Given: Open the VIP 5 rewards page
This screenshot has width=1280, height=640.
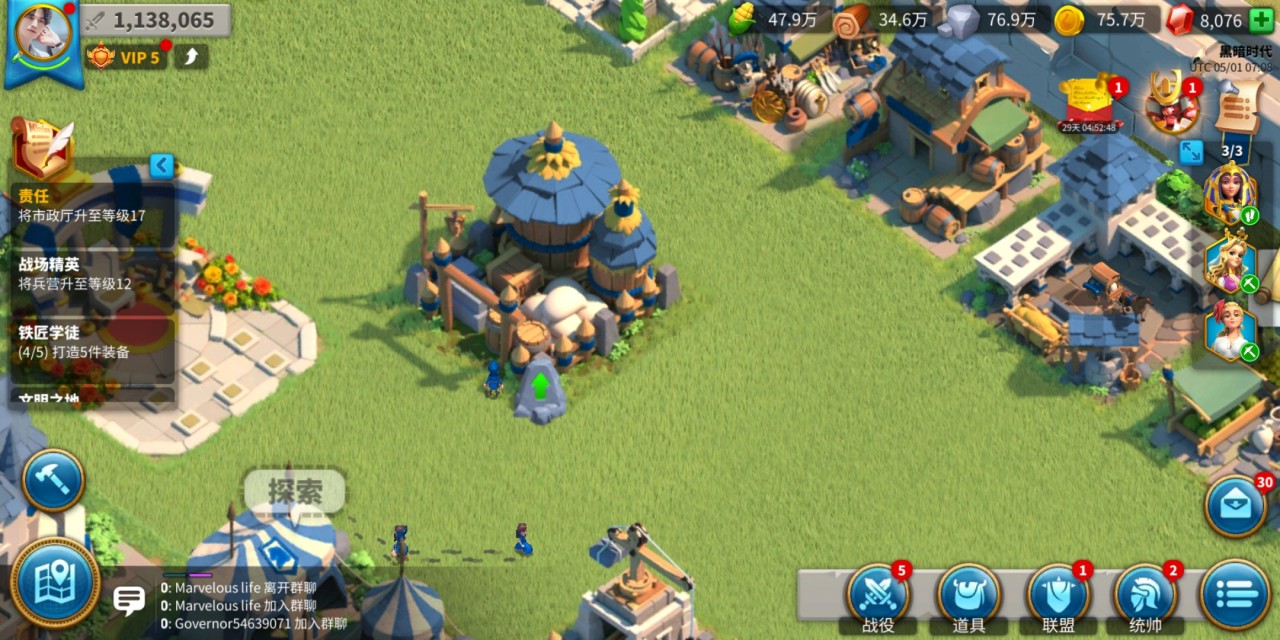Looking at the screenshot, I should click(127, 57).
